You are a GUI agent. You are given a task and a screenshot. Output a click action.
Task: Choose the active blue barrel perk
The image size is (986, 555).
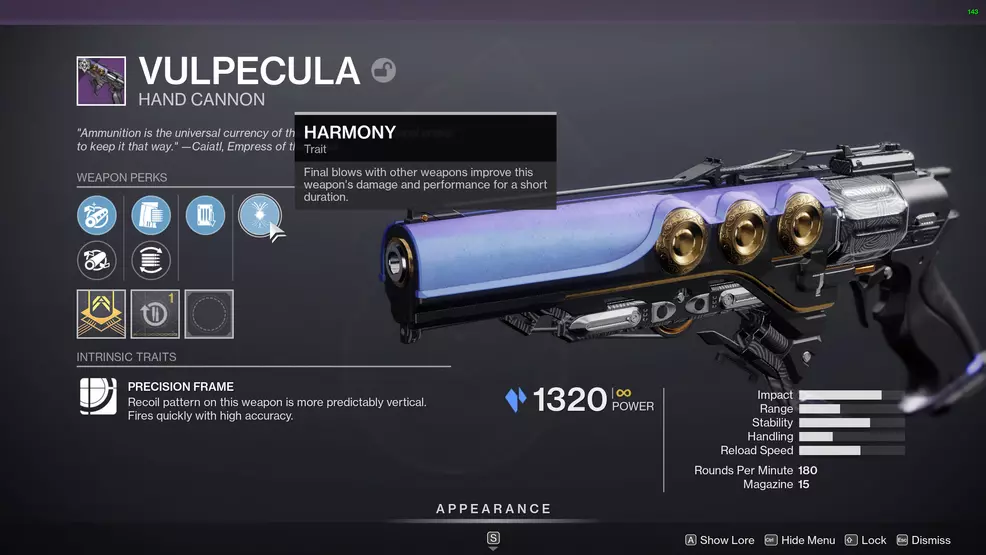tap(97, 215)
